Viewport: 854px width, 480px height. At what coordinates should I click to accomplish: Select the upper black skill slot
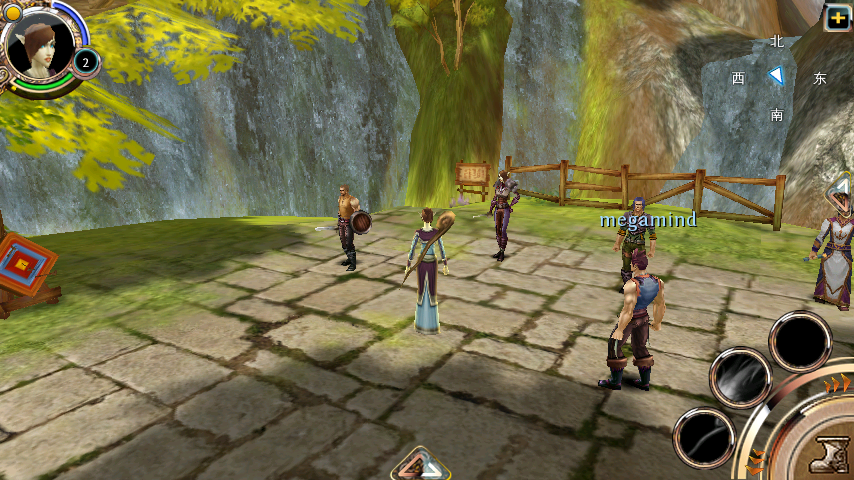coord(800,341)
